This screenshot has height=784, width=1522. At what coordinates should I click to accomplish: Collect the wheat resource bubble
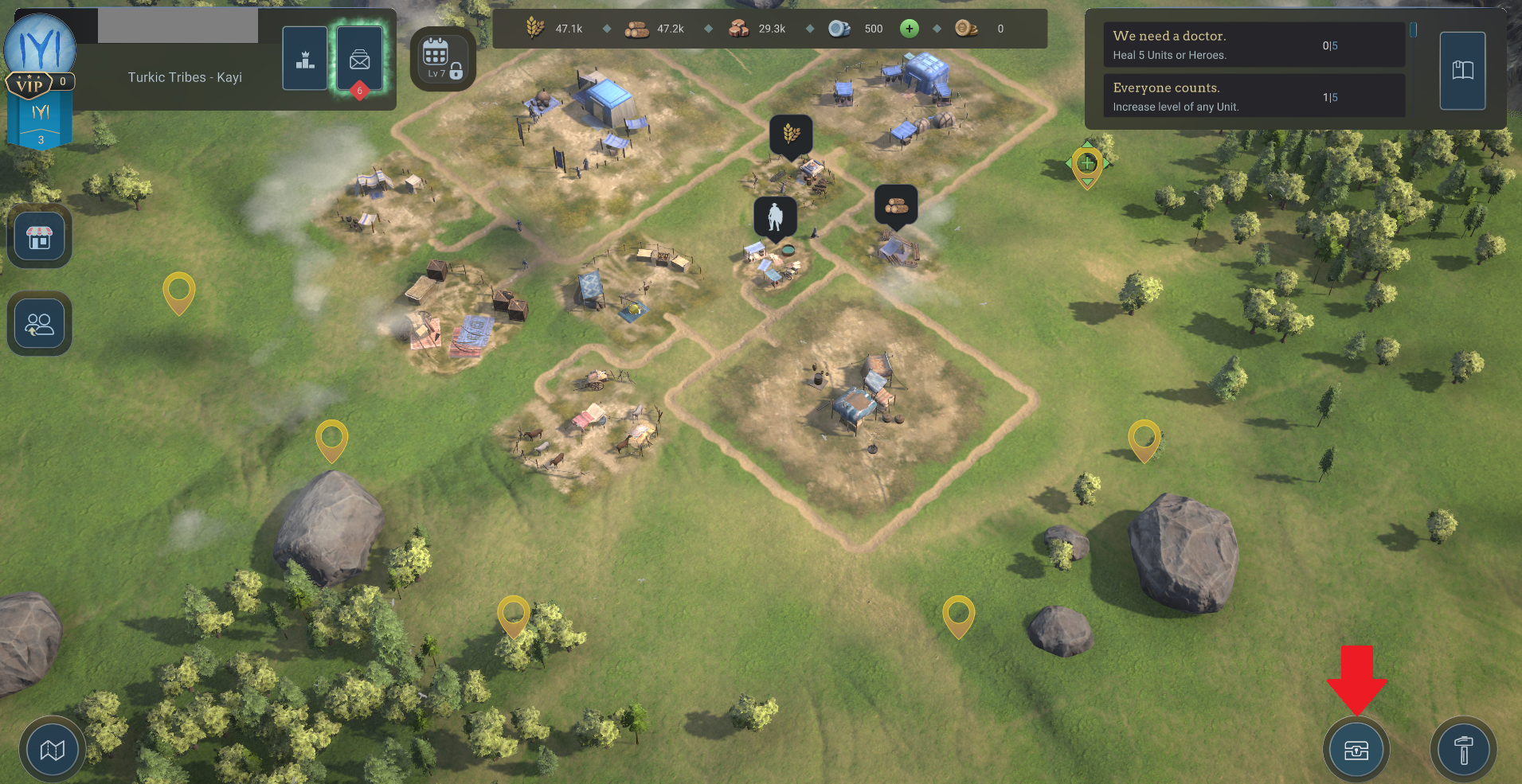click(x=791, y=133)
